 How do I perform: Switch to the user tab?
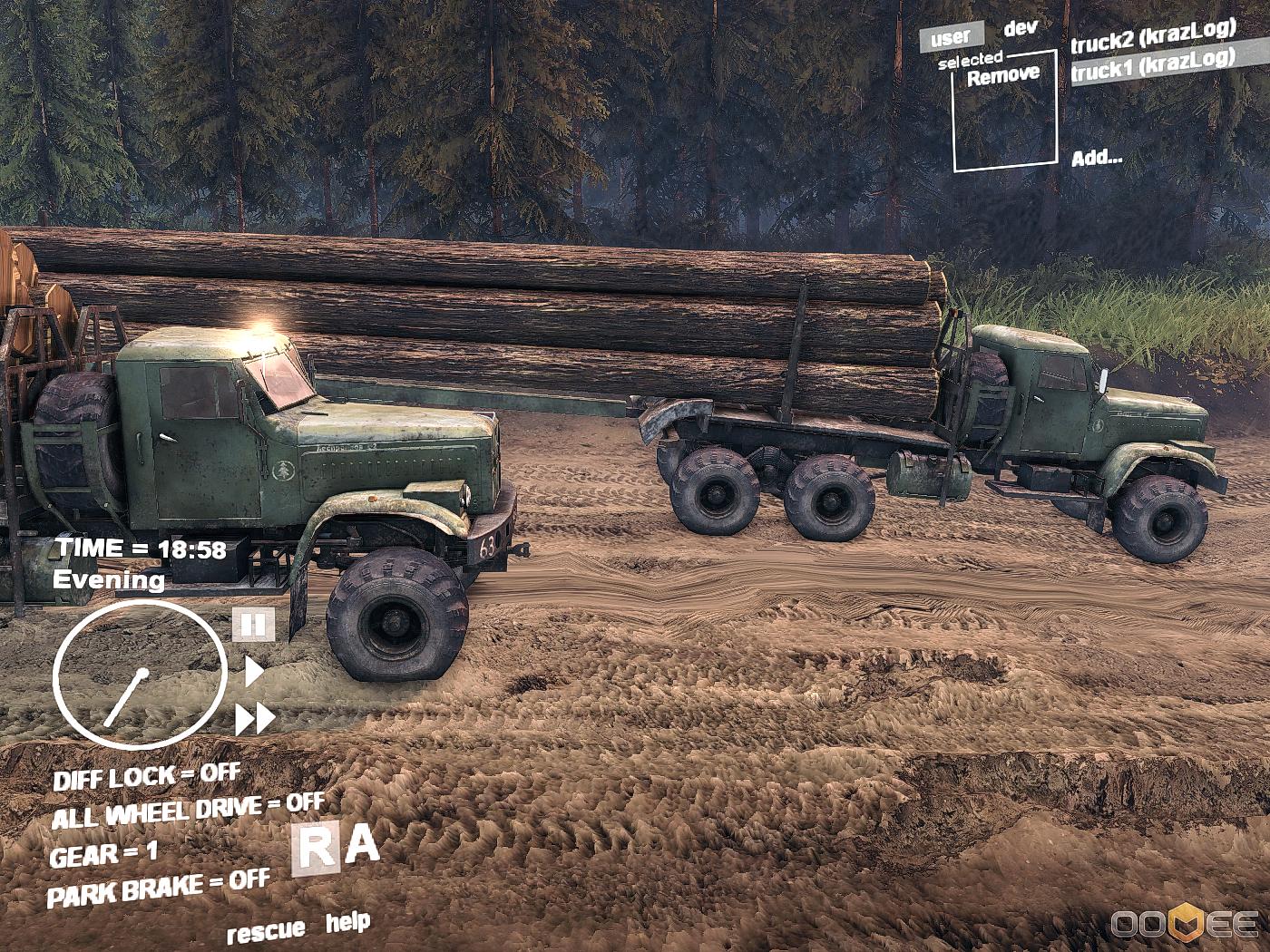coord(951,37)
